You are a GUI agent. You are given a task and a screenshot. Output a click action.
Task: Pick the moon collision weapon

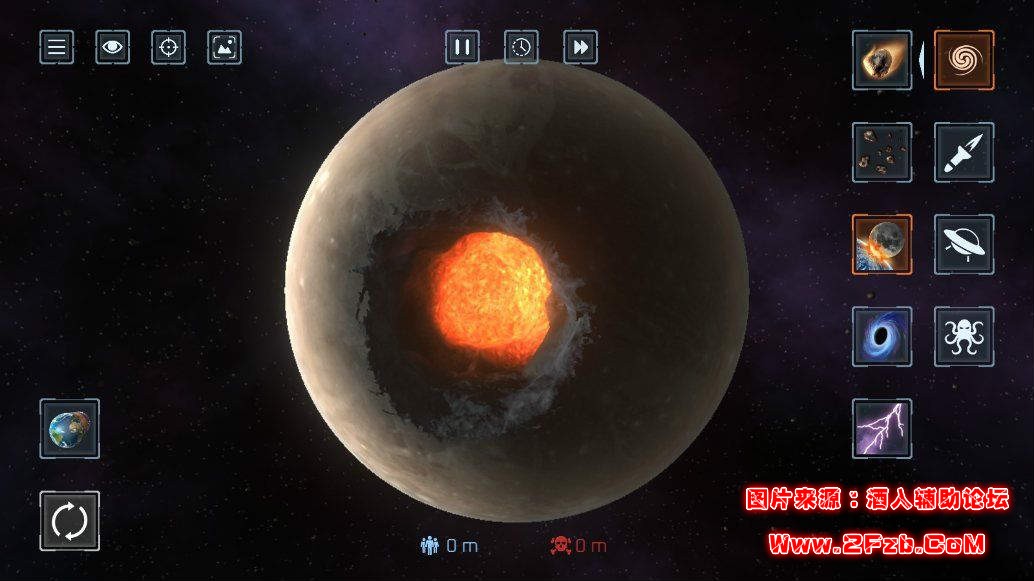(882, 244)
